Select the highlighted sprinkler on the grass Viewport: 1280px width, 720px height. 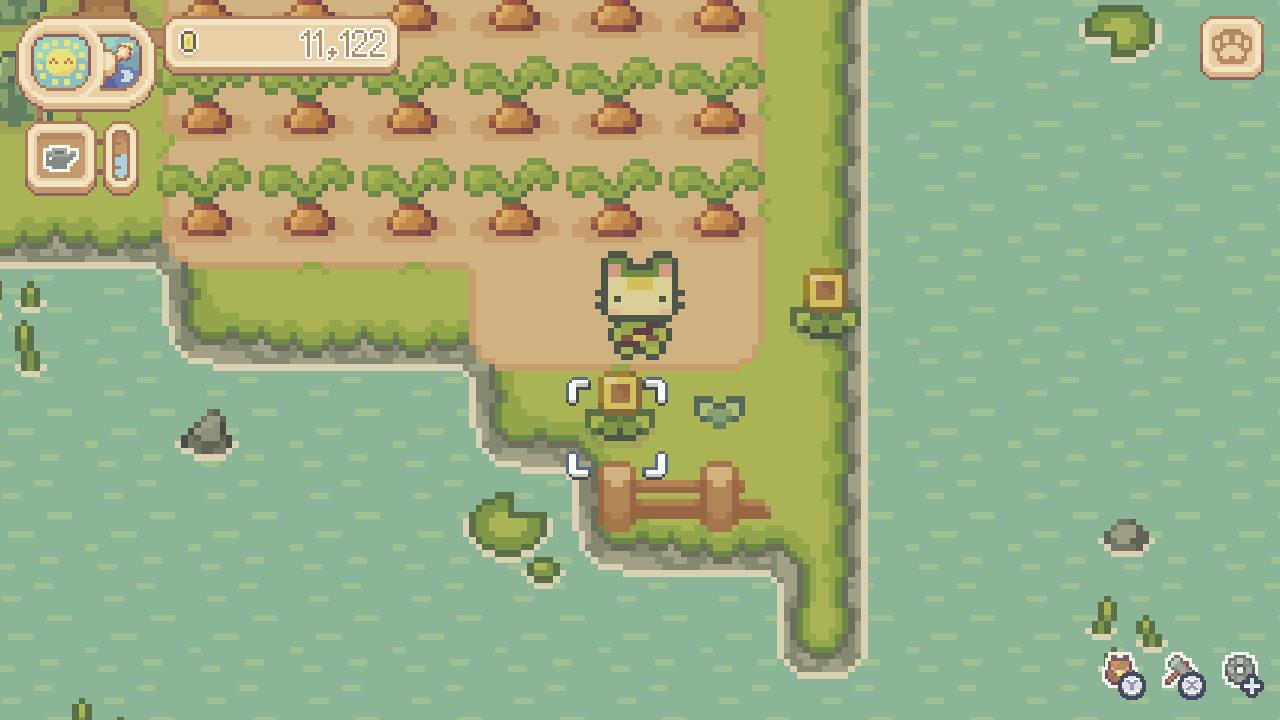tap(620, 400)
